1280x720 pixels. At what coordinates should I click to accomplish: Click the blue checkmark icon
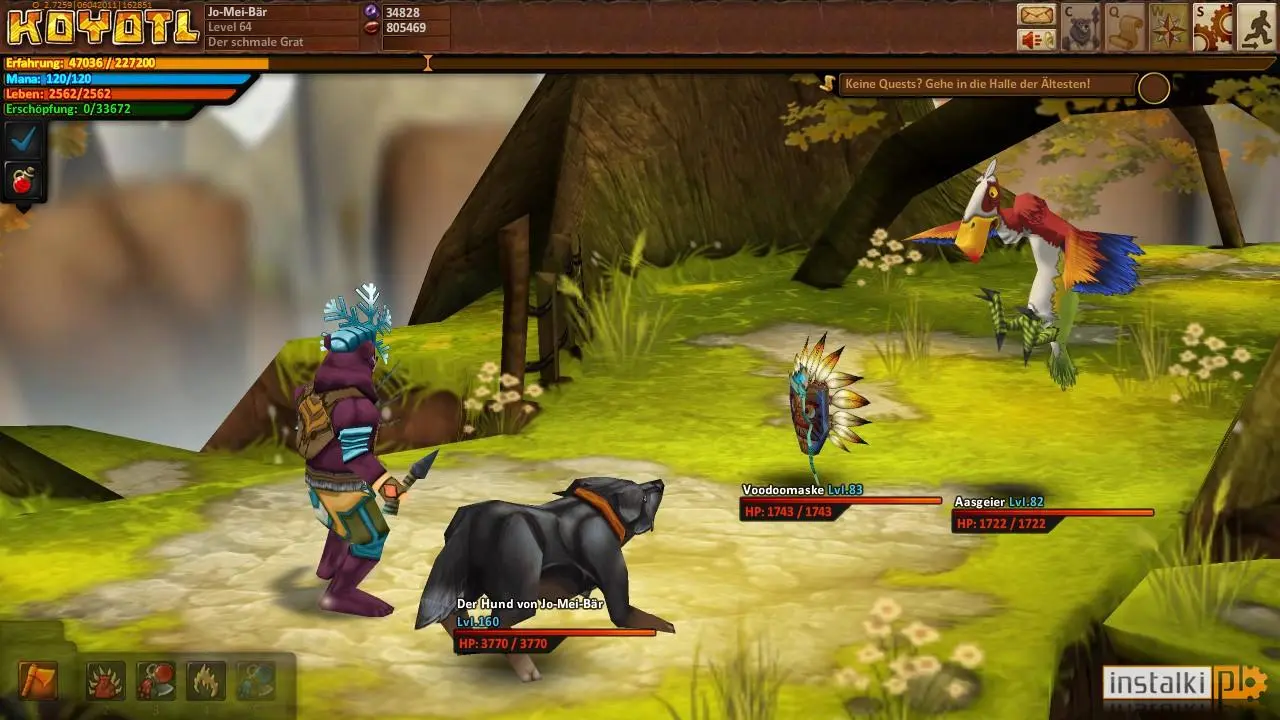[x=22, y=139]
